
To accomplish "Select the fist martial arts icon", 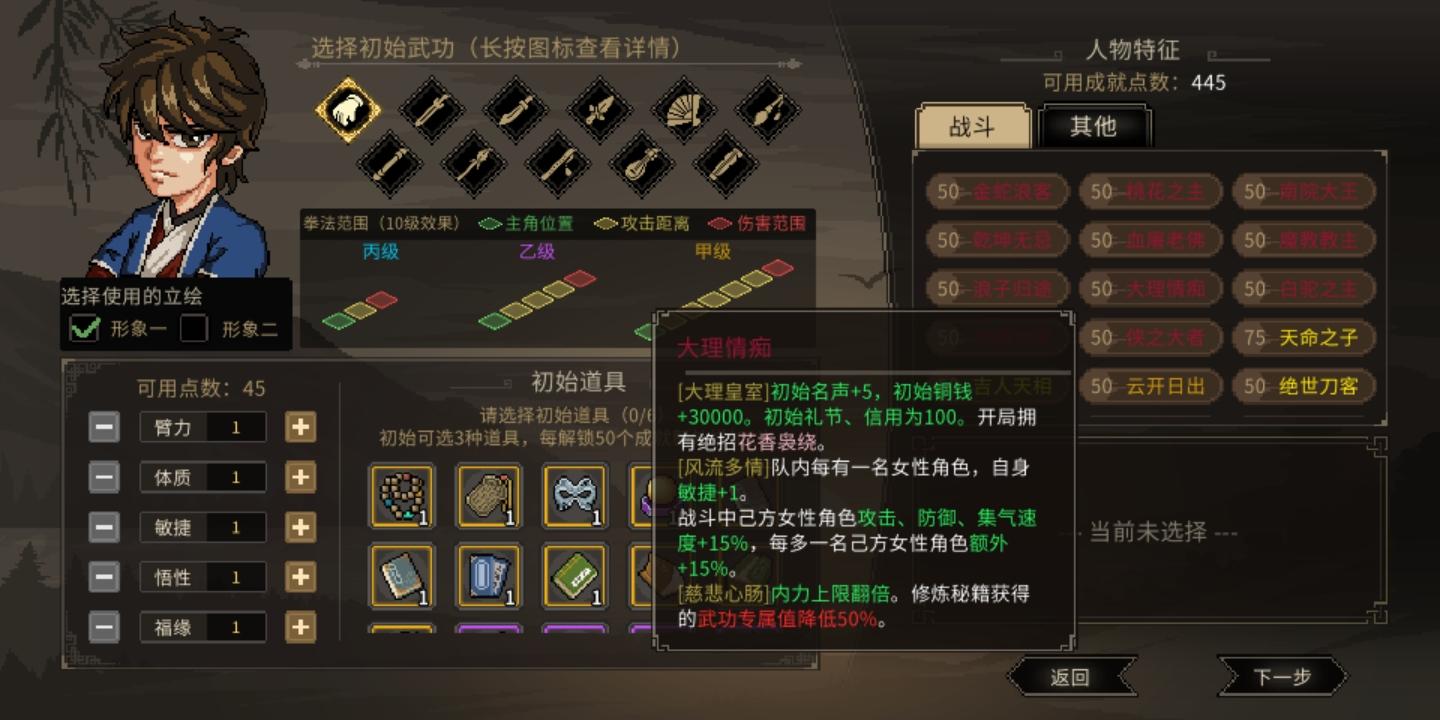I will pos(348,112).
